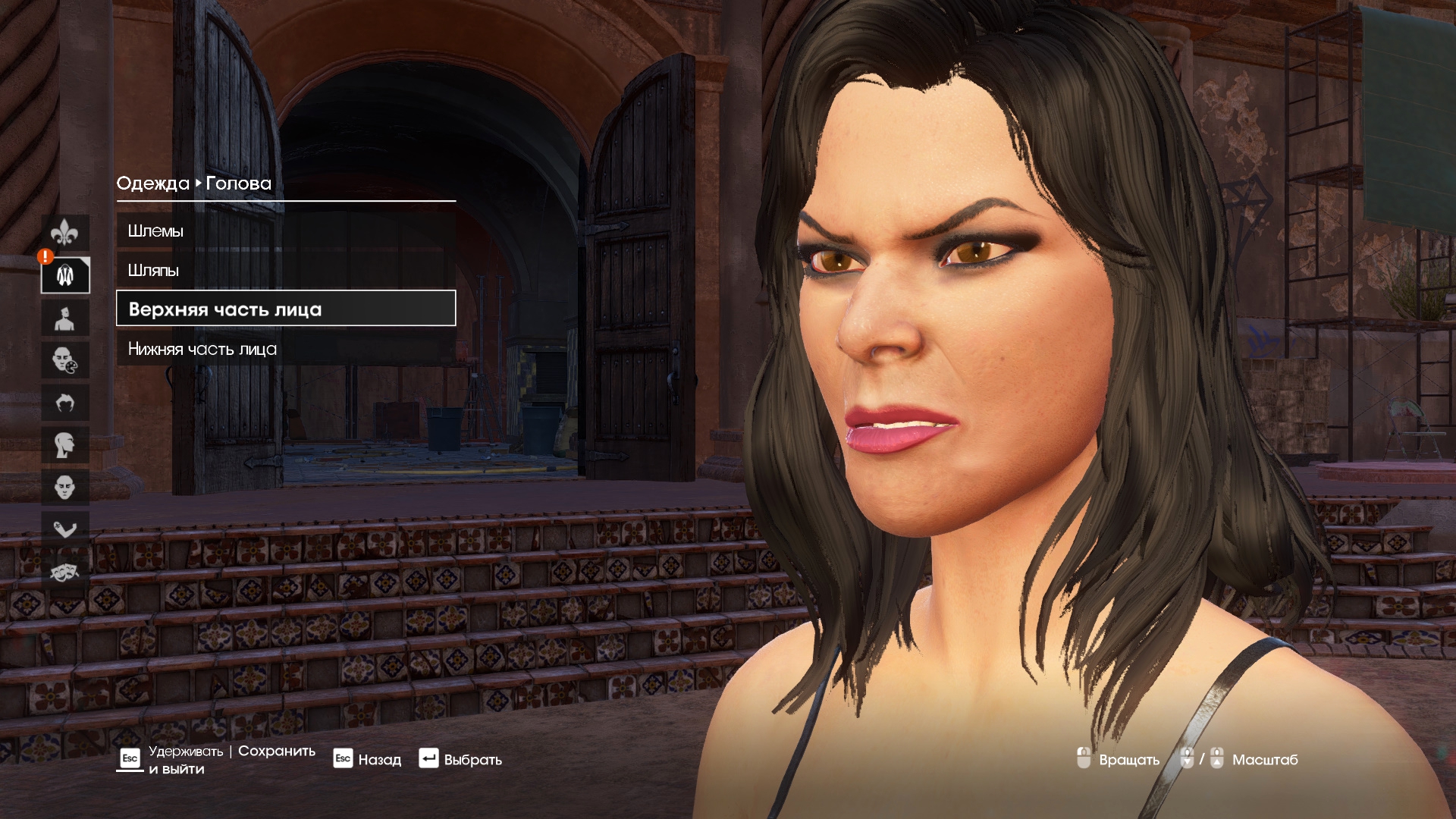Switch to the hairstyle tab
Screen dimensions: 1456x819
click(x=65, y=402)
